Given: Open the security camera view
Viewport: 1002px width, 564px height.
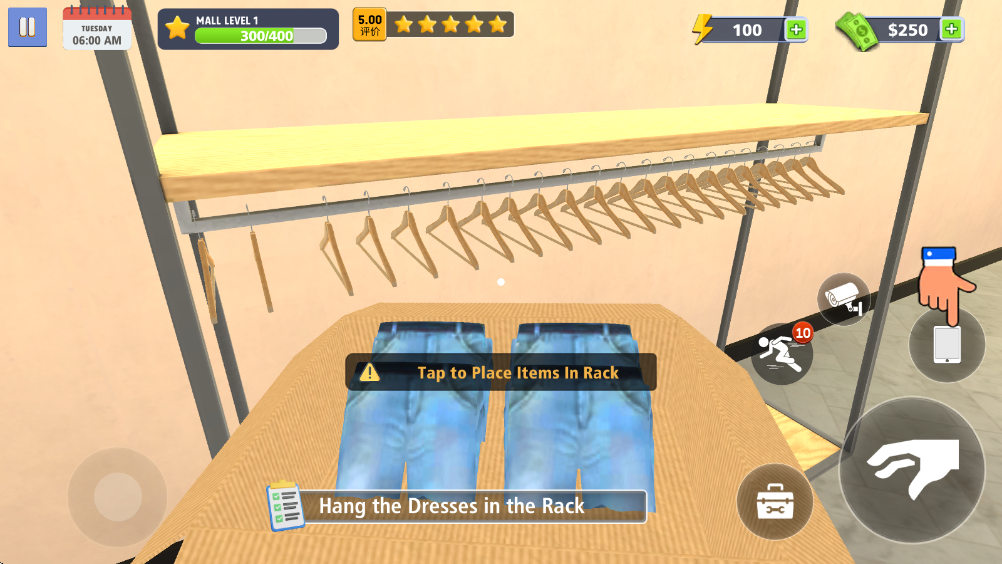Looking at the screenshot, I should (843, 299).
